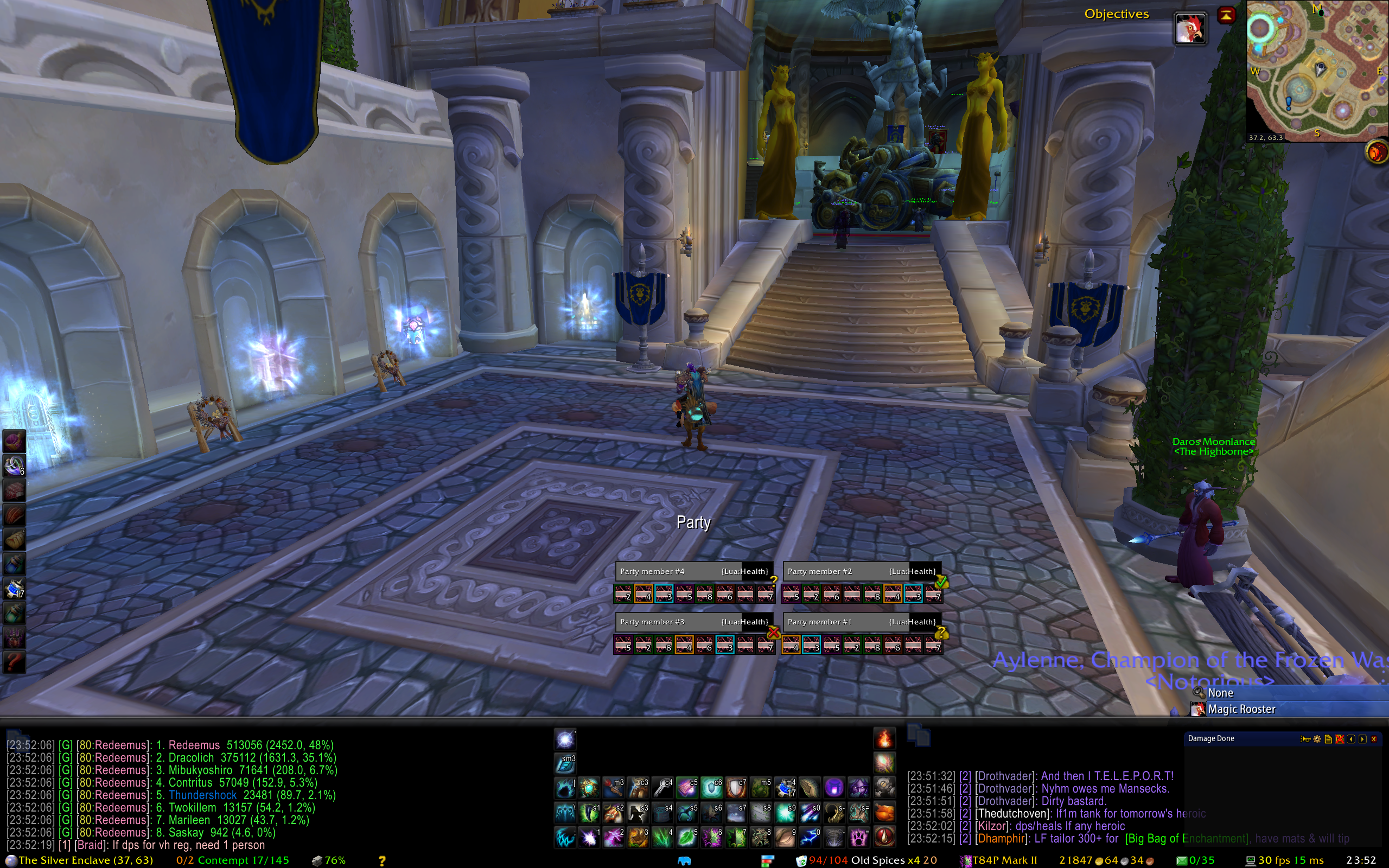Select the Party member #3 frame
The image size is (1389, 868).
coord(693,622)
